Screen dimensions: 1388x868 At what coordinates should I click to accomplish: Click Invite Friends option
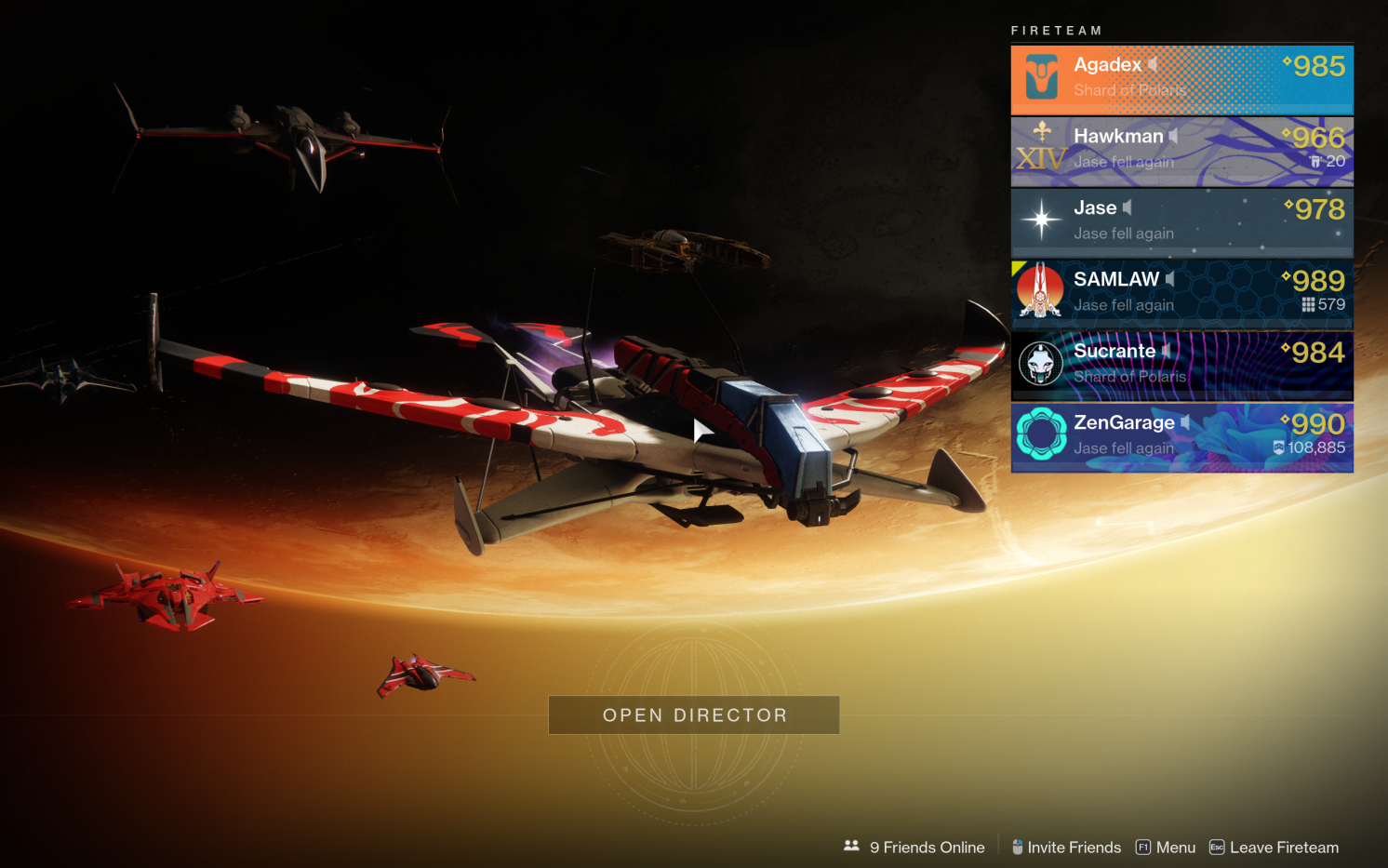pos(1066,848)
